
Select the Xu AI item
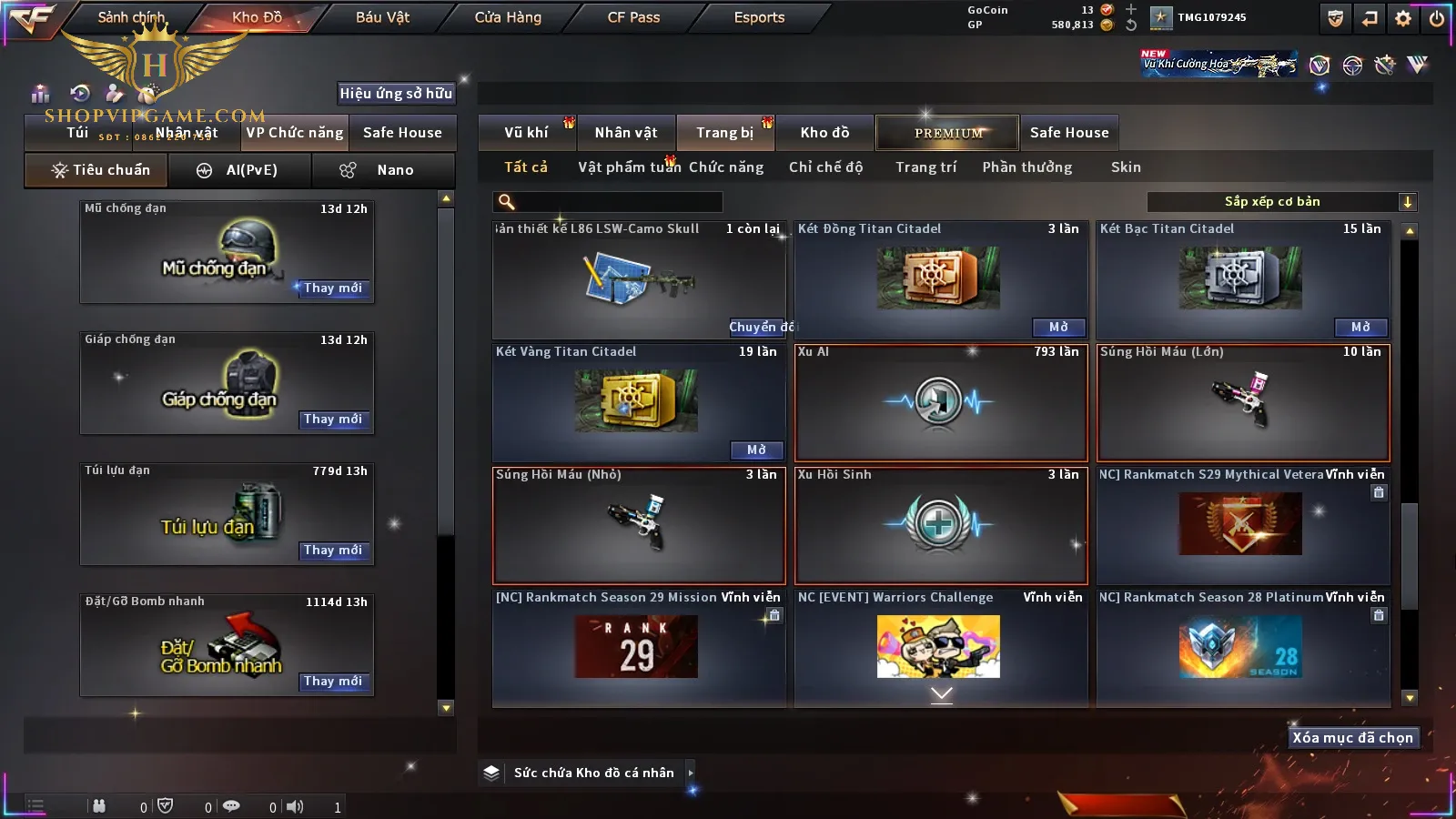941,402
